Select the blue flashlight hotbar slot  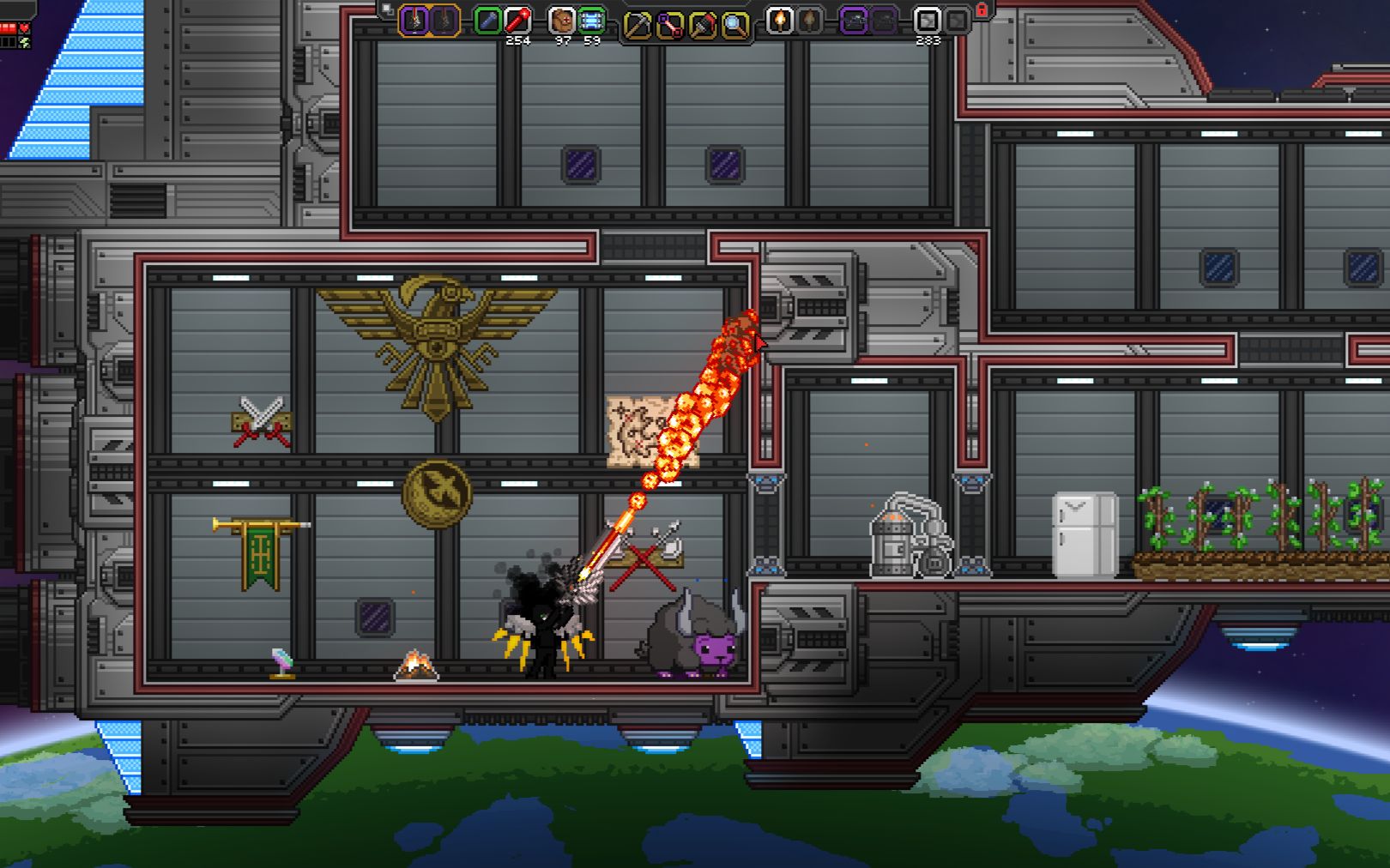[487, 21]
